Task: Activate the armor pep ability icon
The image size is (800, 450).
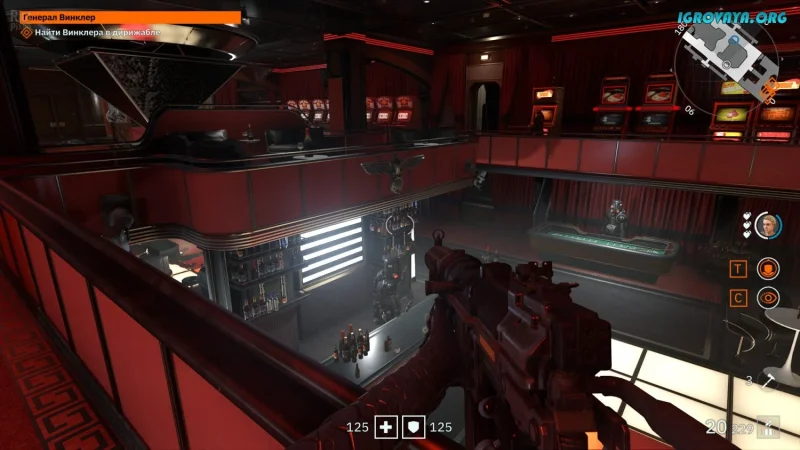Action: [x=768, y=268]
